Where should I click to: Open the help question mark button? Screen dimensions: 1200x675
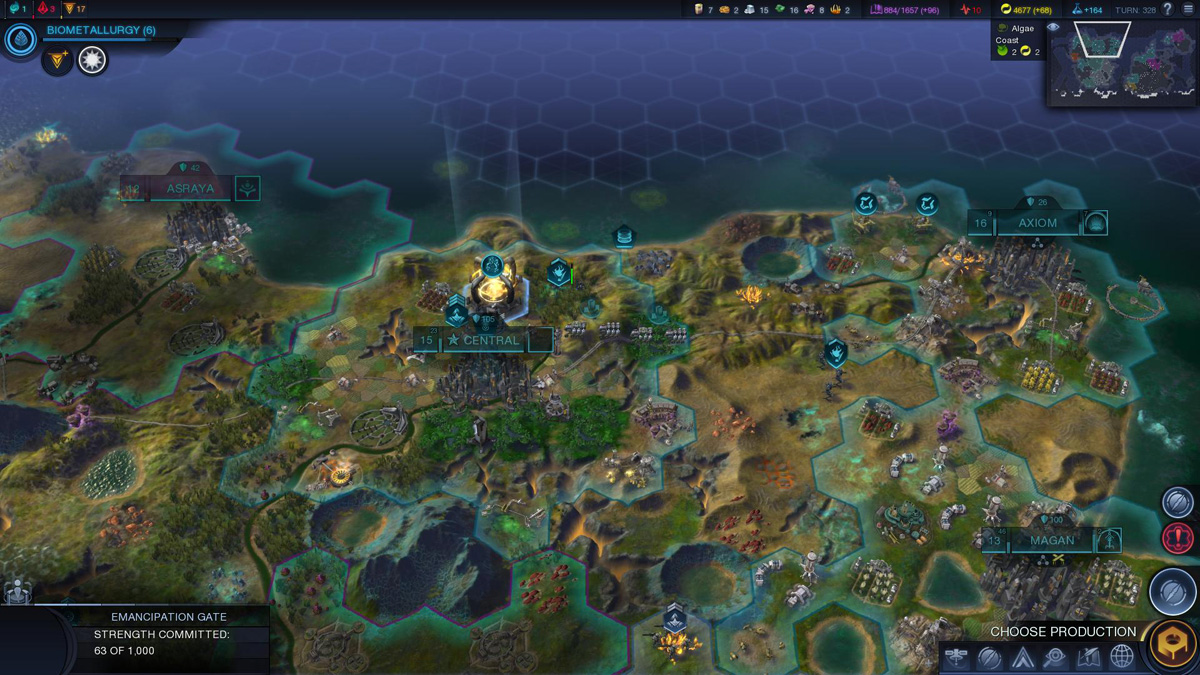coord(1167,9)
